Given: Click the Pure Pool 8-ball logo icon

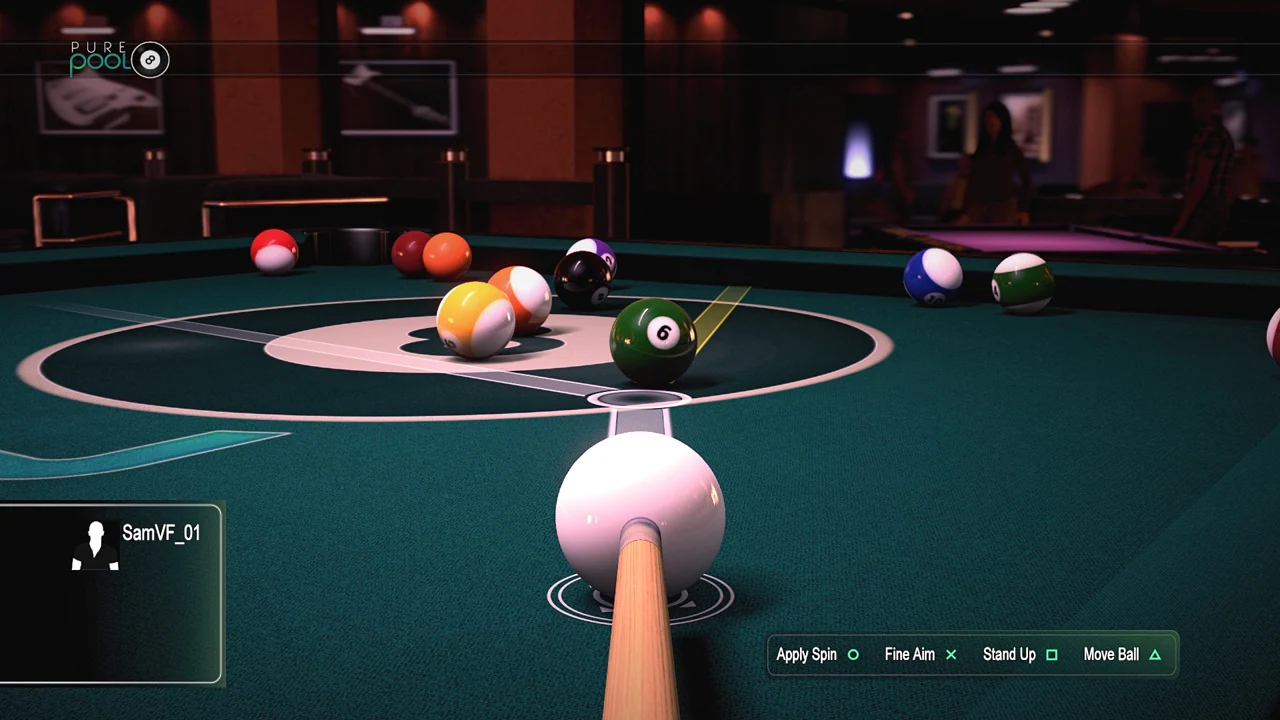Looking at the screenshot, I should click(150, 60).
